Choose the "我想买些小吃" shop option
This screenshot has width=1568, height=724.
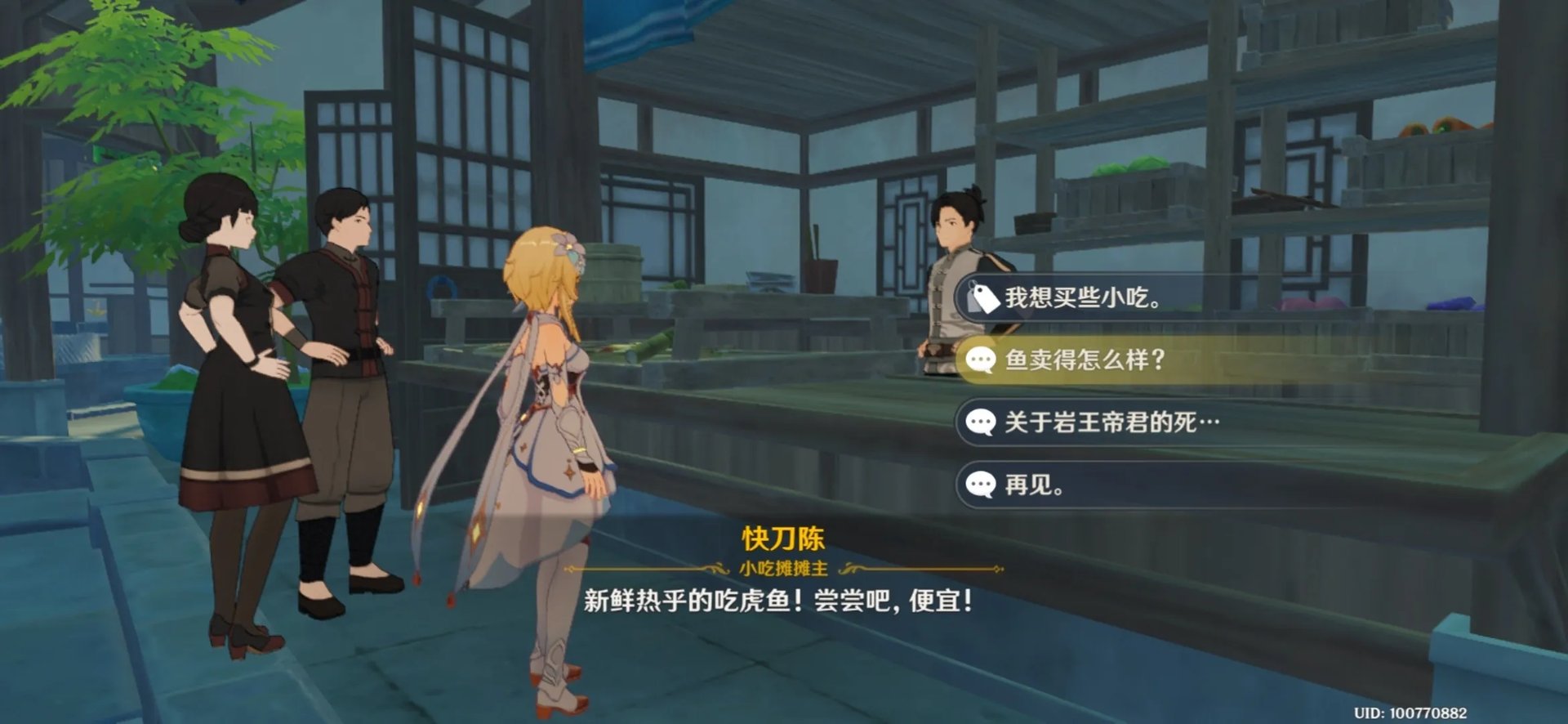[x=1083, y=298]
